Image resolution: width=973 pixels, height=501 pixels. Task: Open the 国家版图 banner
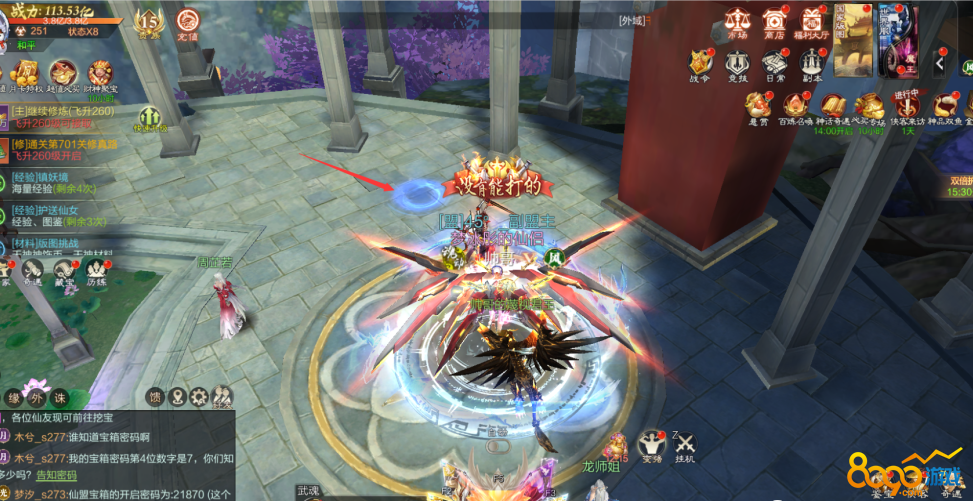coord(853,40)
